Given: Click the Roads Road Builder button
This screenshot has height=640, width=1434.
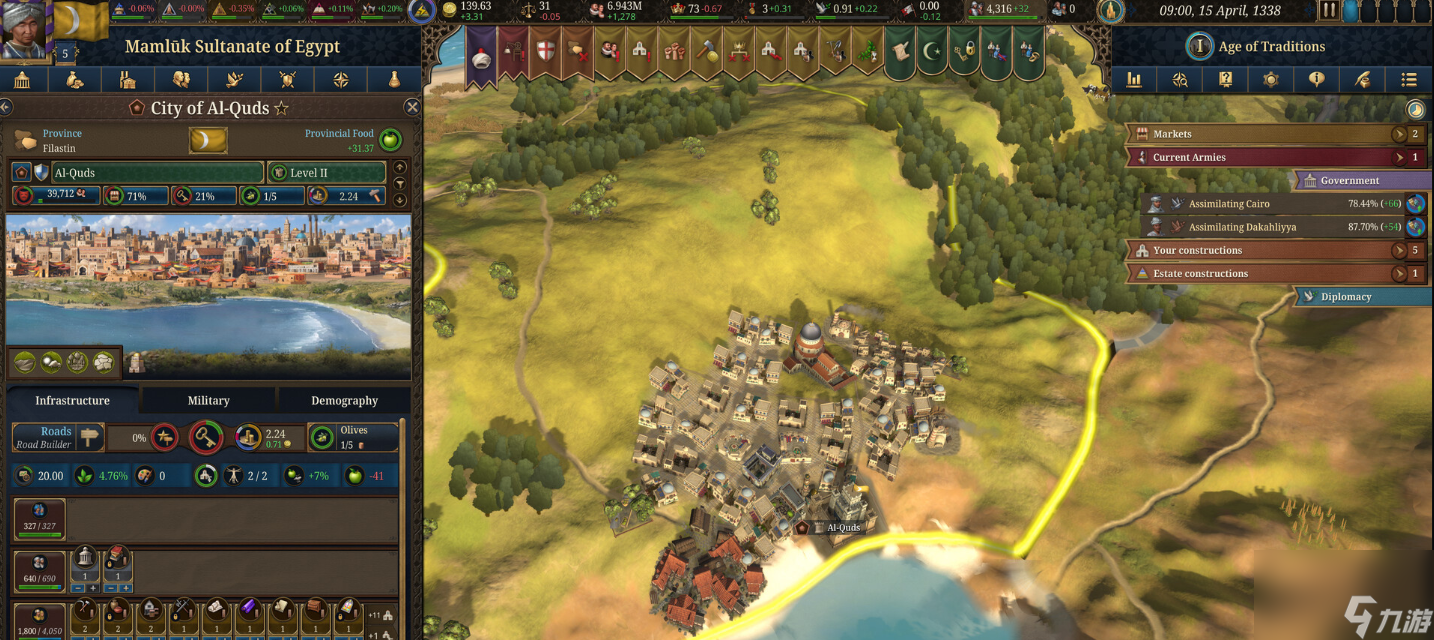Looking at the screenshot, I should pos(58,438).
